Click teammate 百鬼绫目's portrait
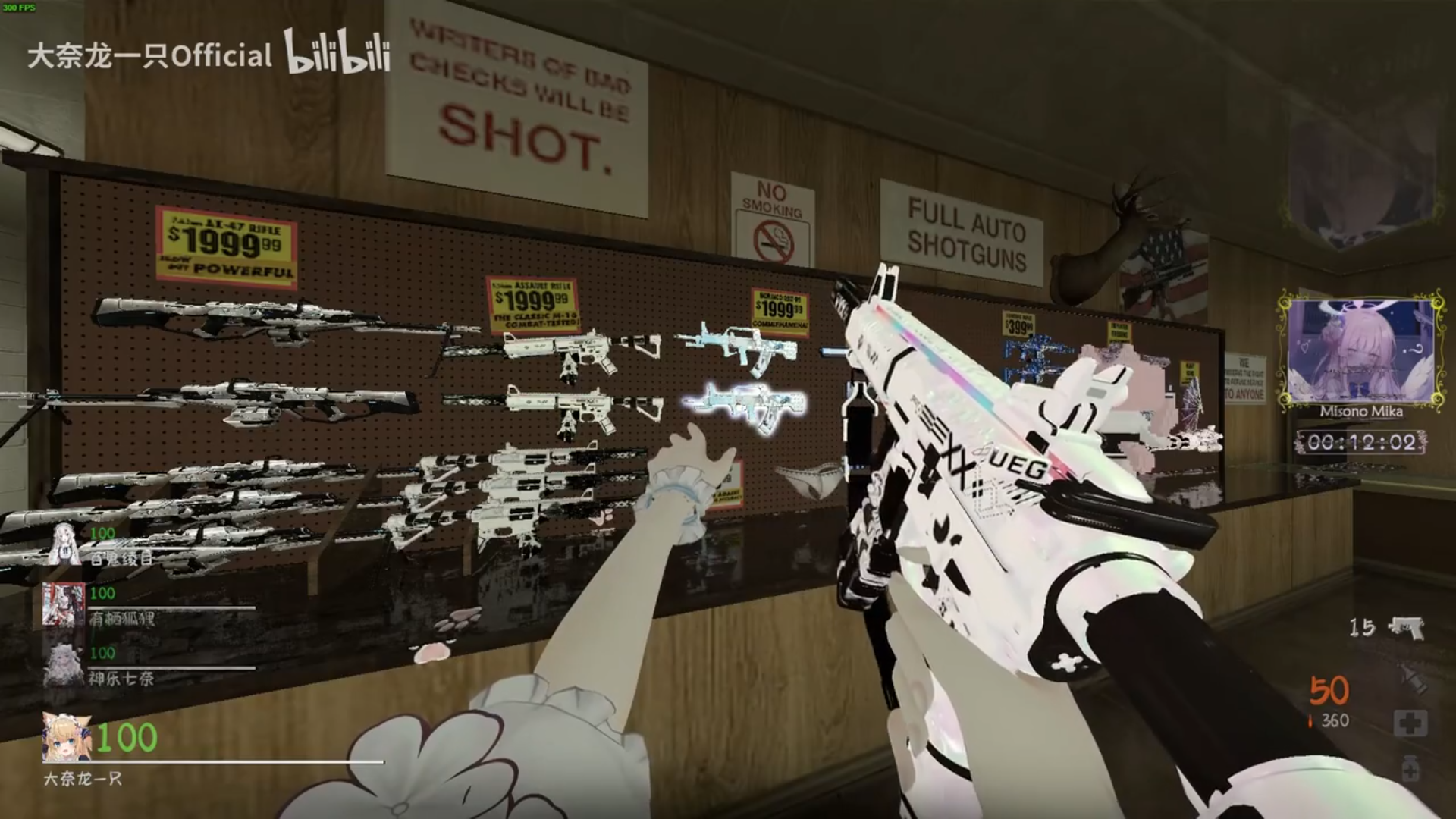Screen dimensions: 1456x819 [x=65, y=544]
